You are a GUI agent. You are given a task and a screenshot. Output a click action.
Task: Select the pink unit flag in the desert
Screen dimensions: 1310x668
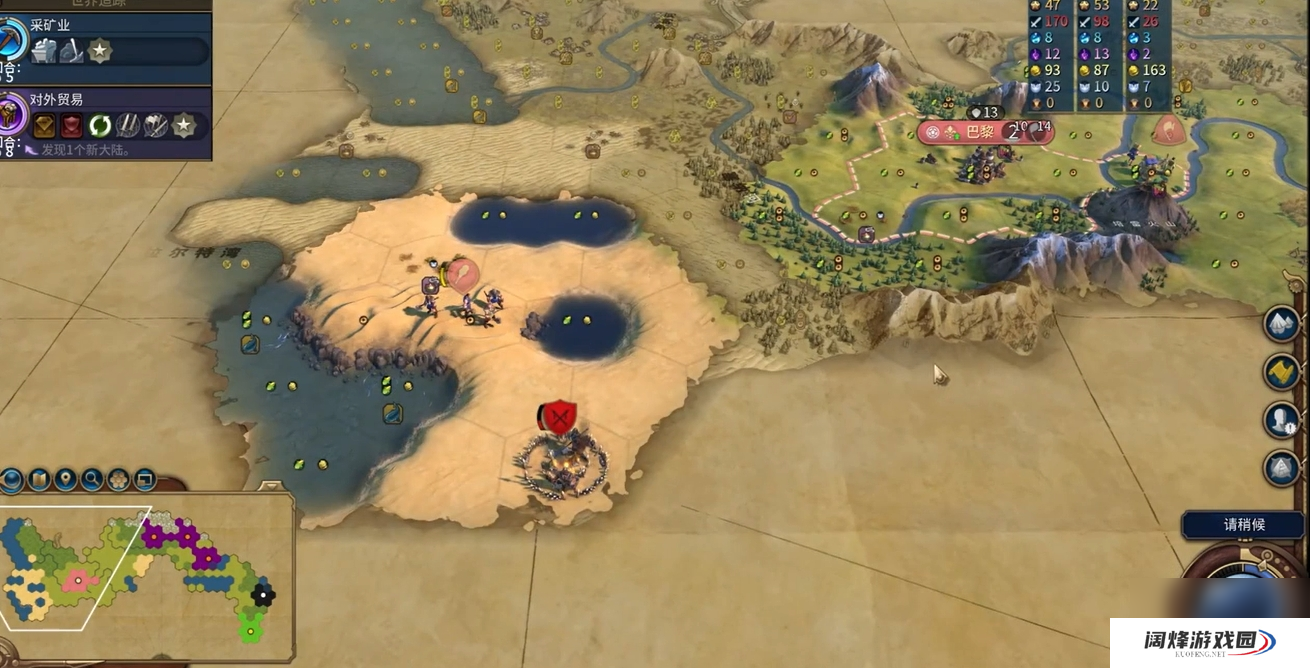[x=462, y=275]
